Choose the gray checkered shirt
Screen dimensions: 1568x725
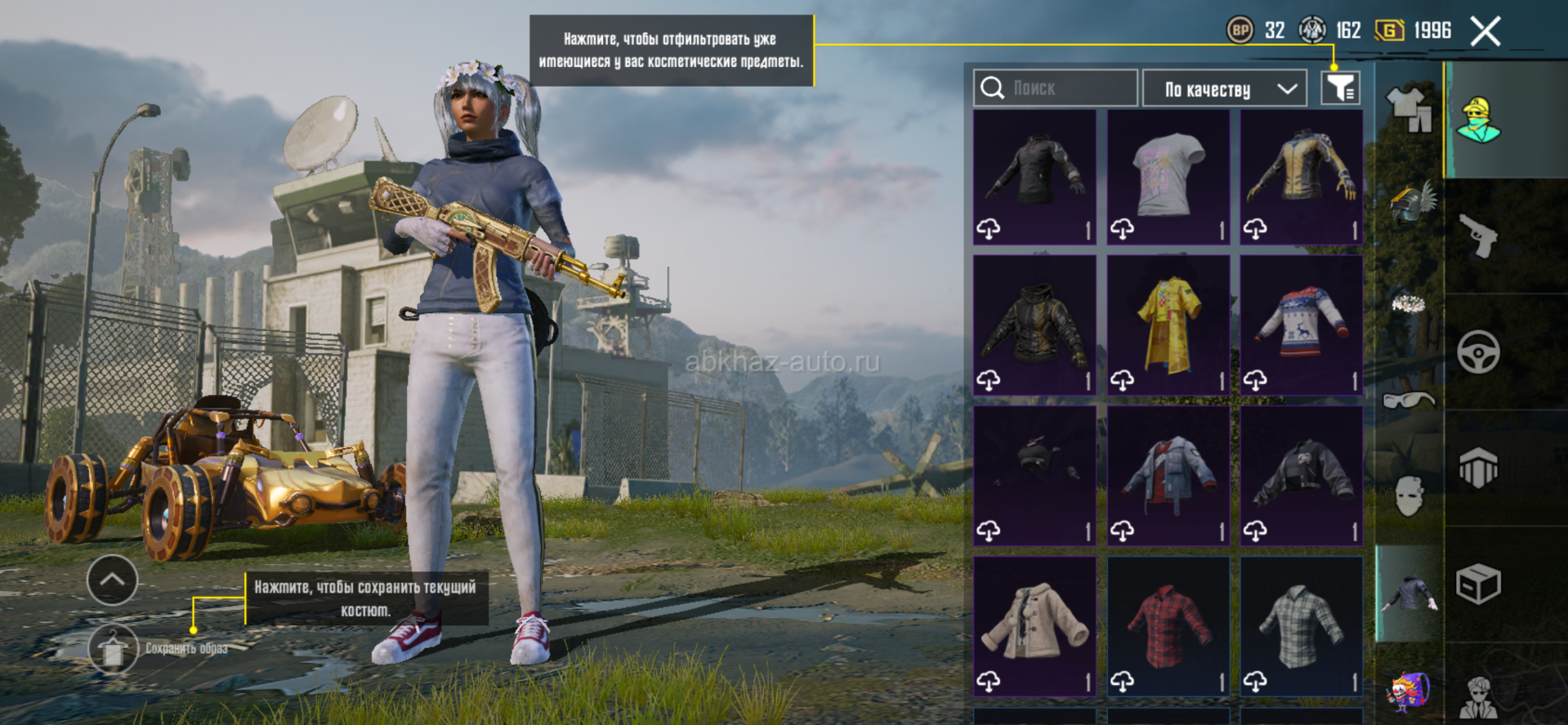coord(1302,627)
